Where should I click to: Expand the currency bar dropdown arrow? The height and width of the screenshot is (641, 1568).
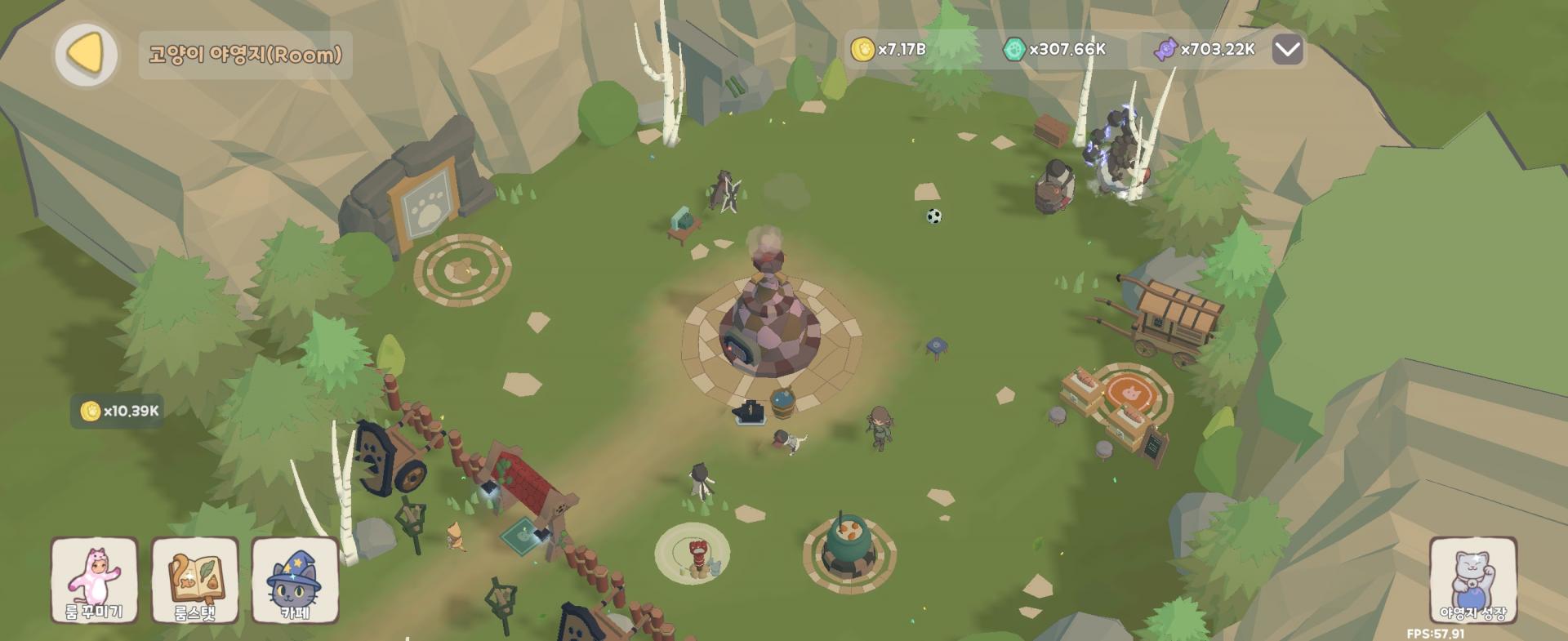(x=1287, y=50)
